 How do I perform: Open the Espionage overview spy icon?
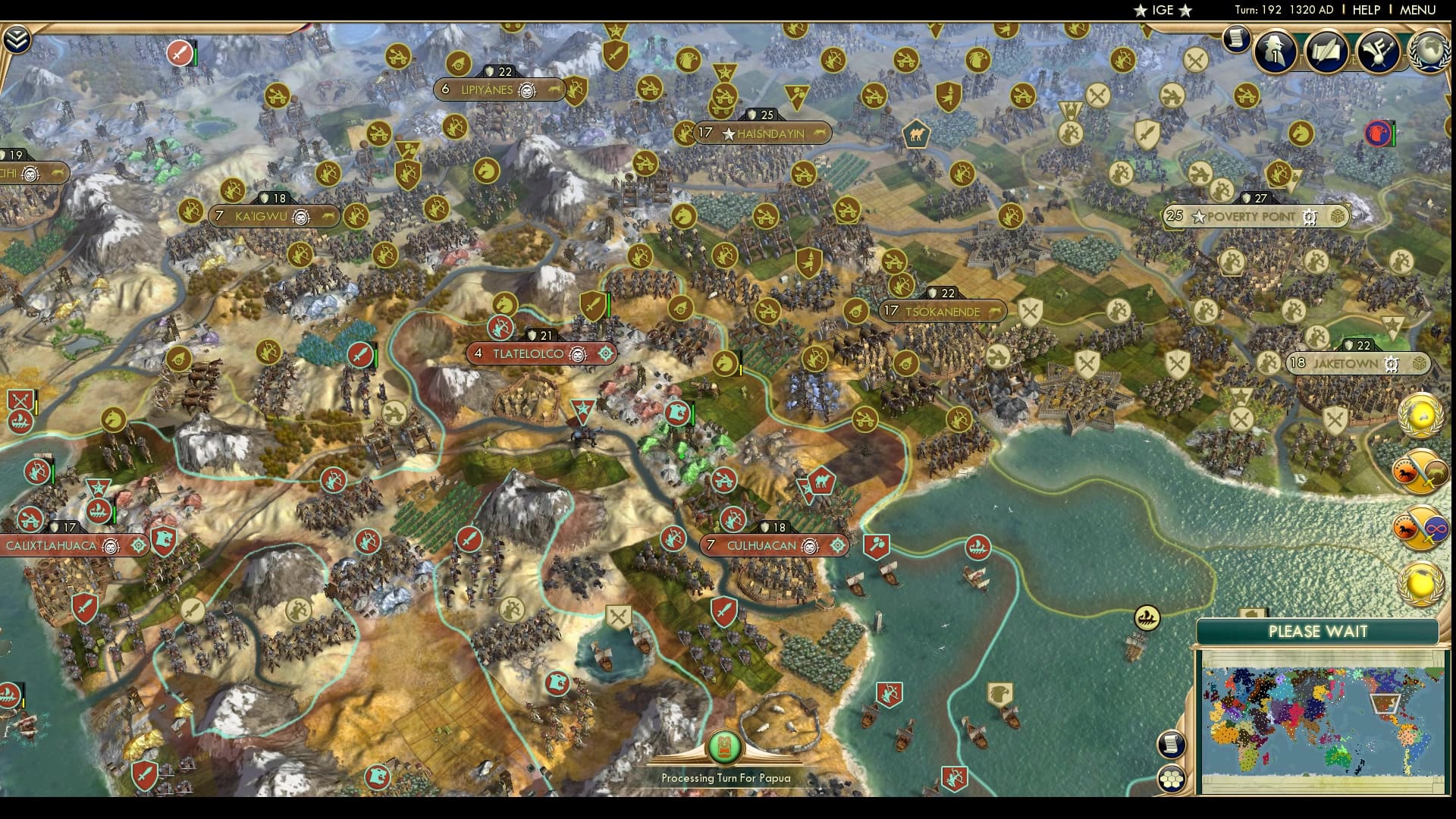1274,52
